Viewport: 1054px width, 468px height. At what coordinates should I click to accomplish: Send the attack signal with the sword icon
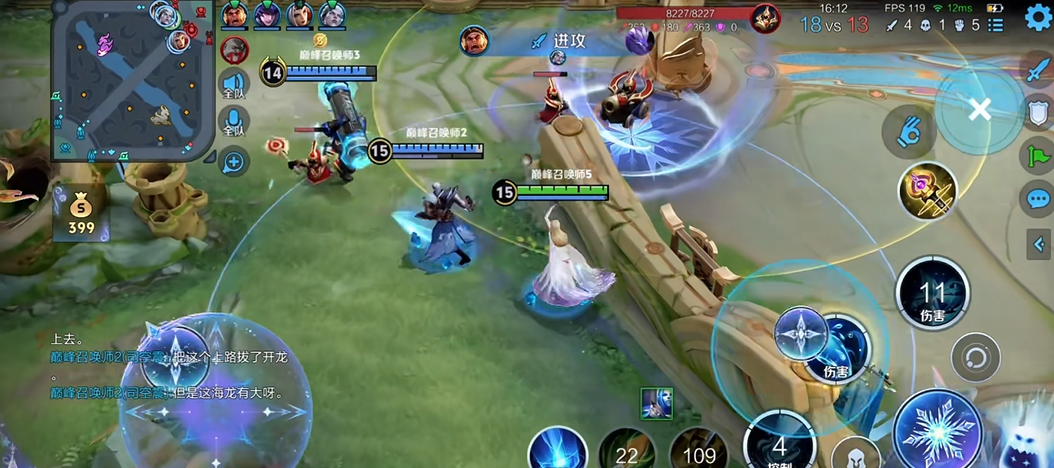(1038, 71)
